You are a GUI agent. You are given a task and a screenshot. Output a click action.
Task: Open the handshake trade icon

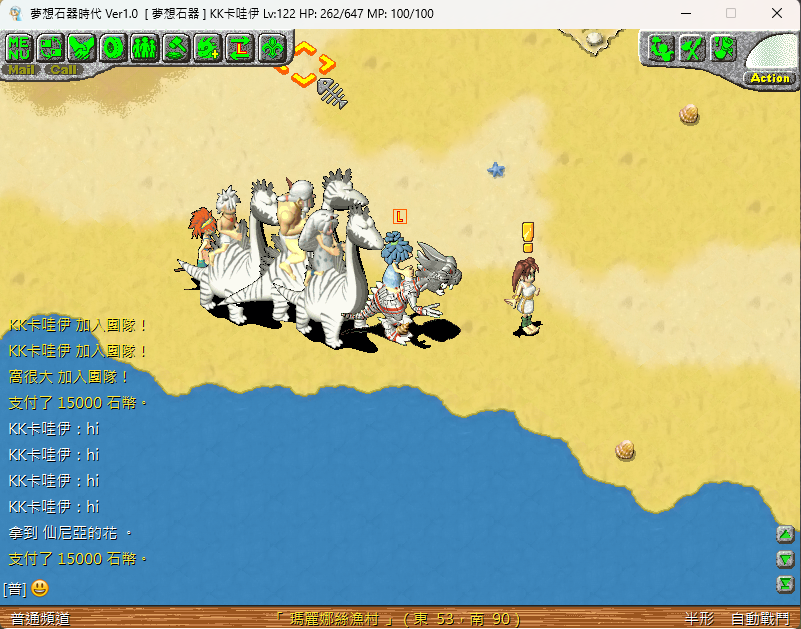[x=82, y=47]
